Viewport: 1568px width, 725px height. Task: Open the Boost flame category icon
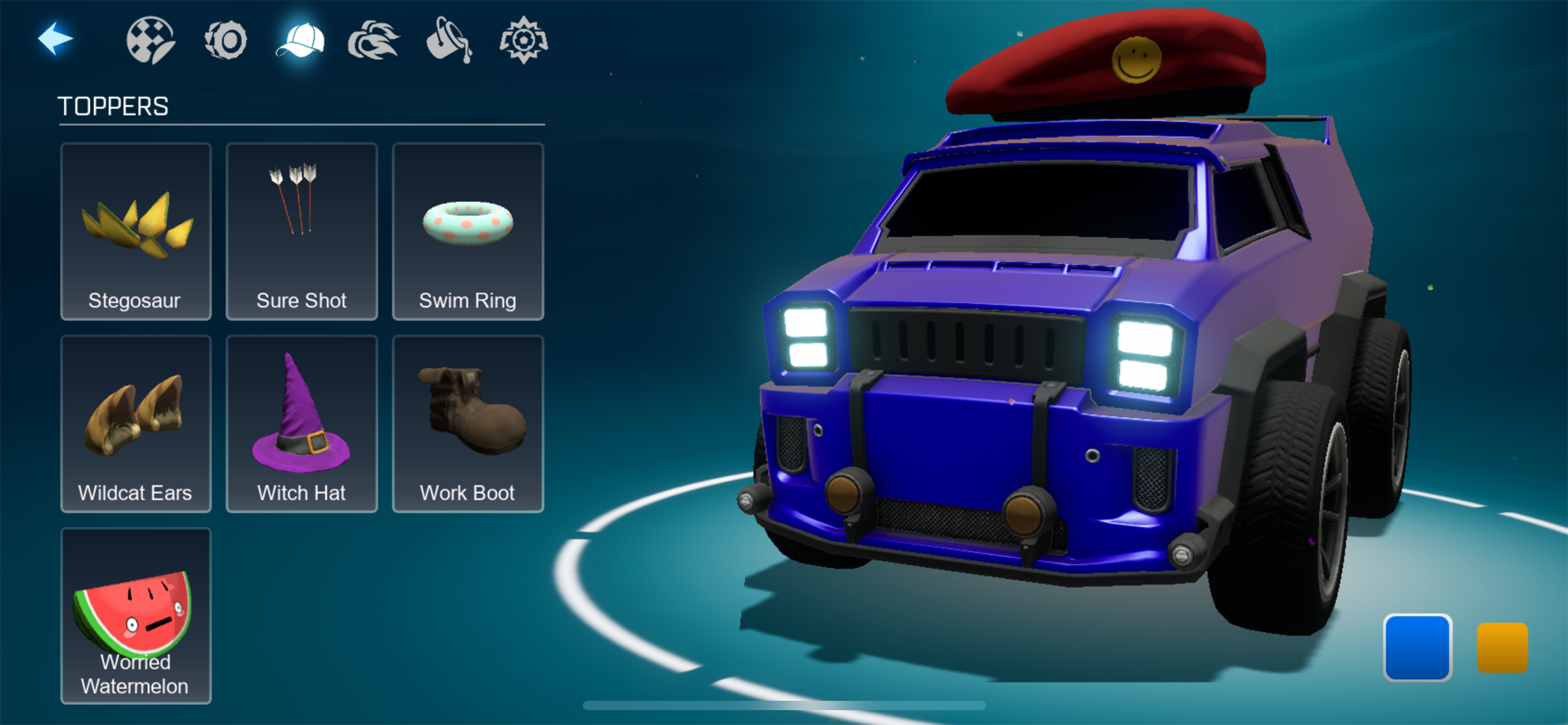pyautogui.click(x=373, y=41)
